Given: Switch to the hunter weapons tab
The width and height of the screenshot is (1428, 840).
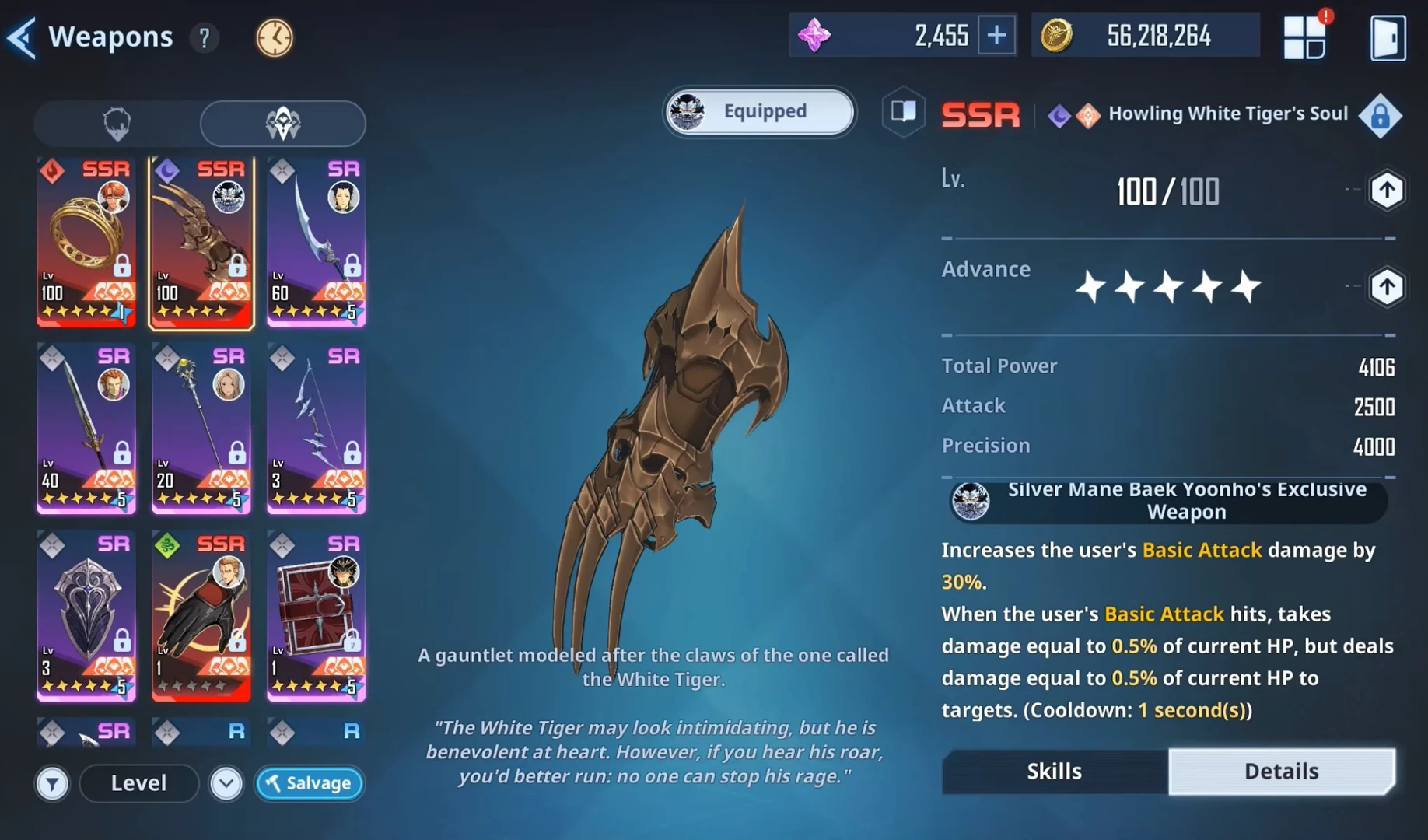Looking at the screenshot, I should pos(283,124).
